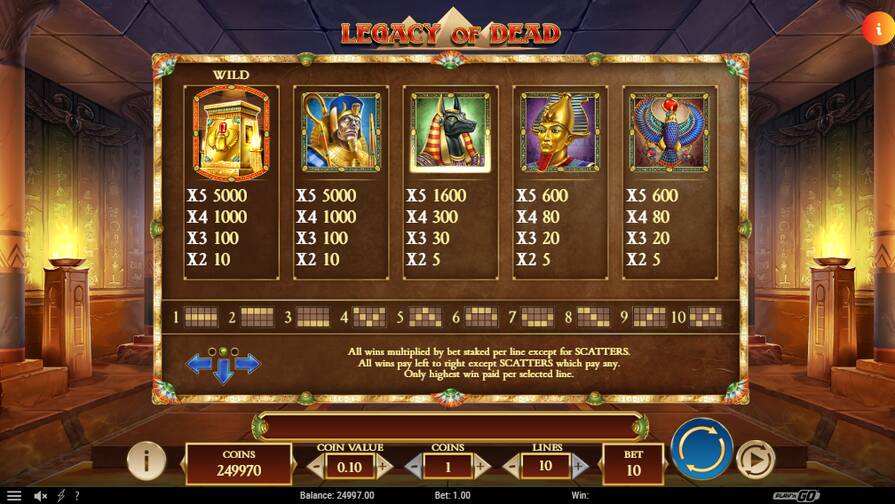The height and width of the screenshot is (504, 895).
Task: Reduce the number of lines
Action: click(511, 466)
